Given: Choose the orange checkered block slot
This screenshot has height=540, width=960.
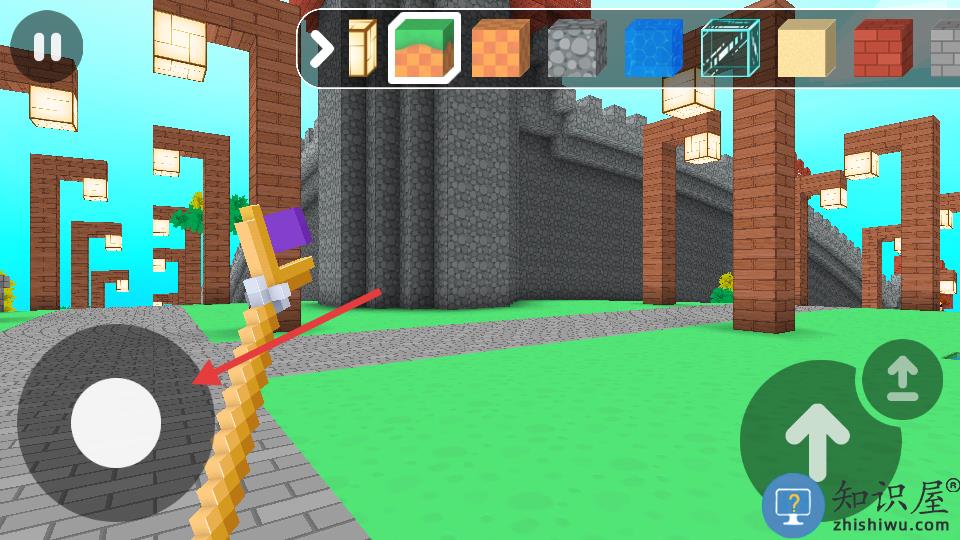Looking at the screenshot, I should coord(500,47).
